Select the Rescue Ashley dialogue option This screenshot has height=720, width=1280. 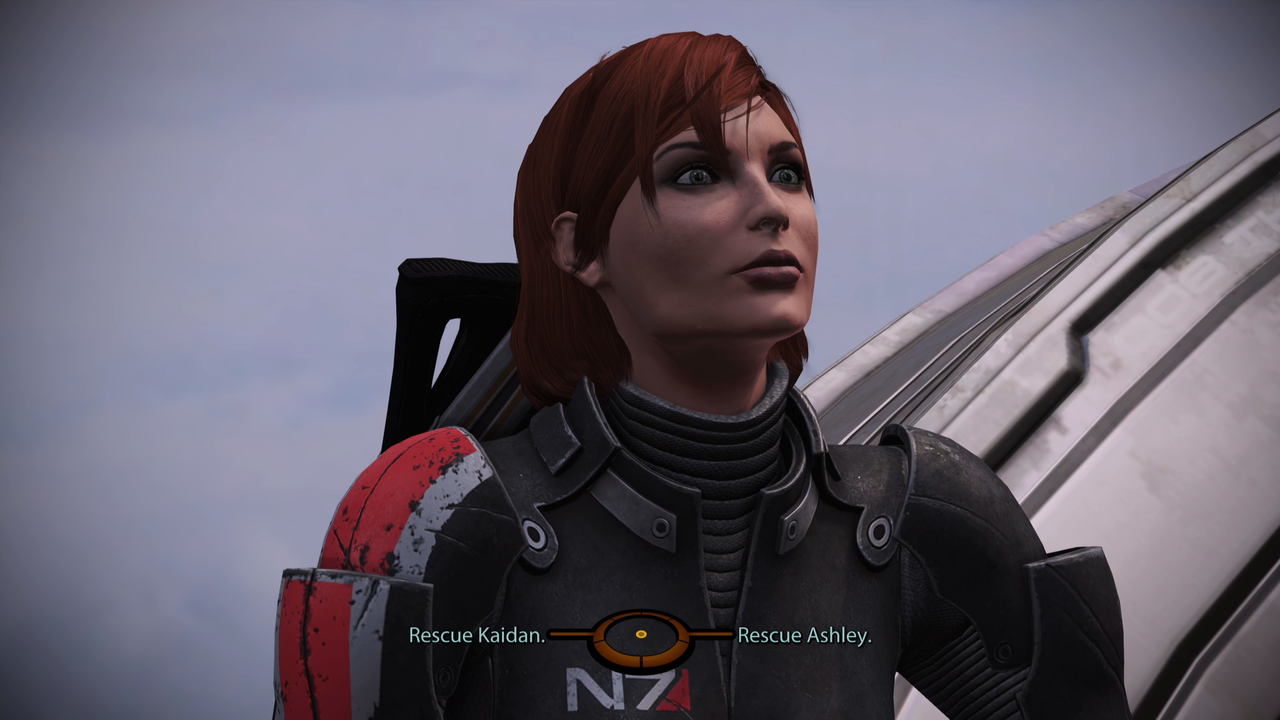click(x=803, y=634)
